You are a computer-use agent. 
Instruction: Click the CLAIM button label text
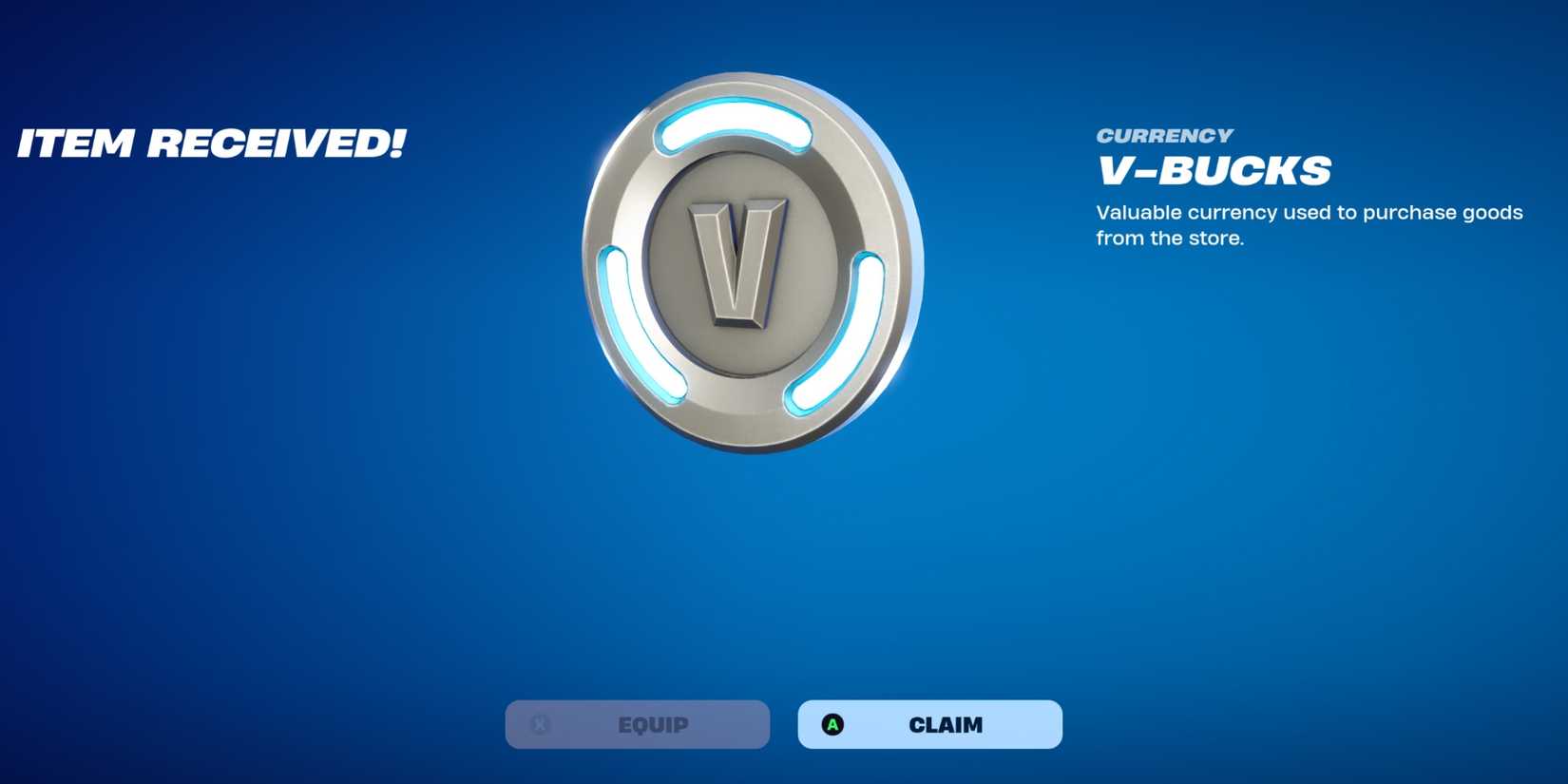pos(946,724)
